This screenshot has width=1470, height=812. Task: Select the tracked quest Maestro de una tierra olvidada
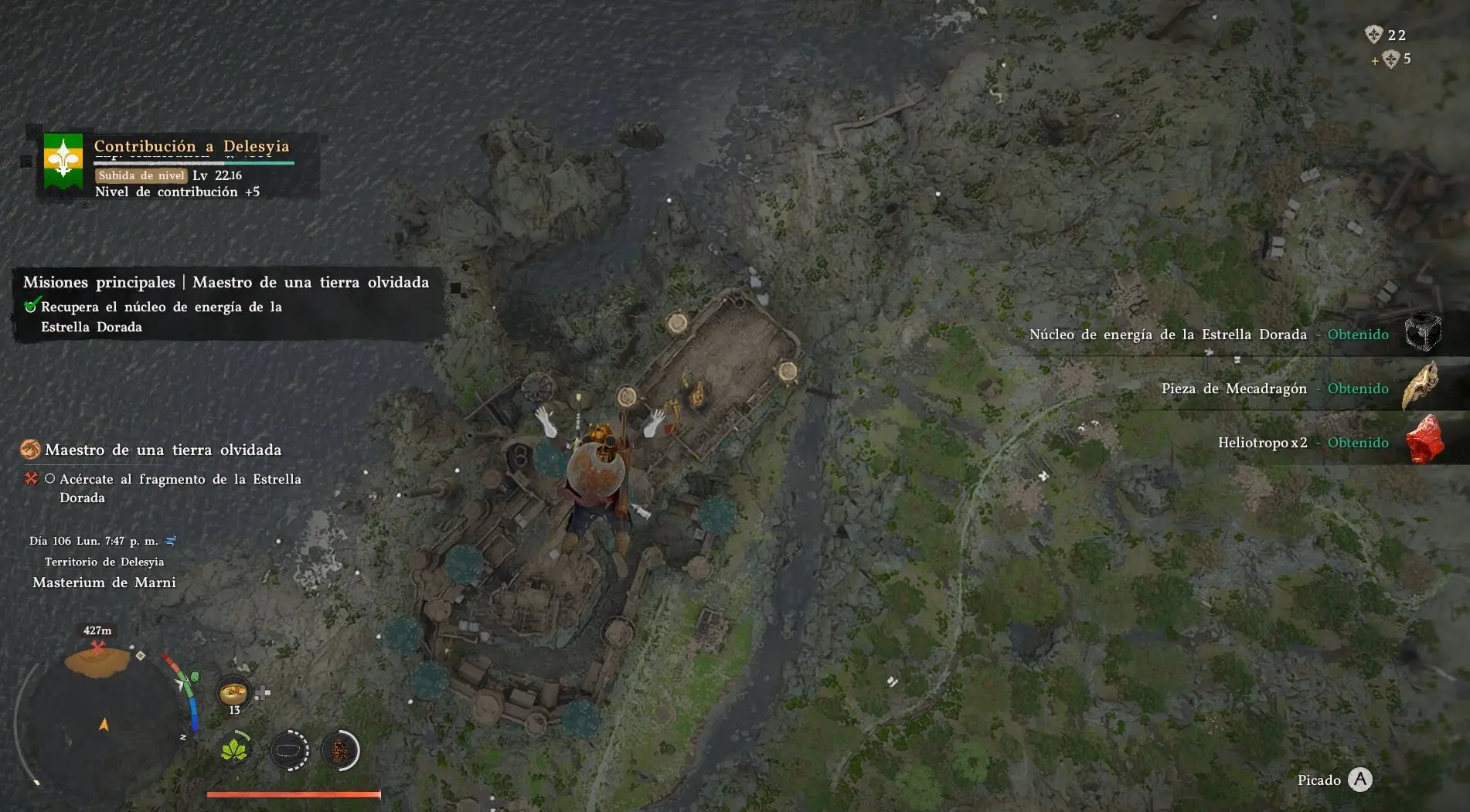pos(163,450)
